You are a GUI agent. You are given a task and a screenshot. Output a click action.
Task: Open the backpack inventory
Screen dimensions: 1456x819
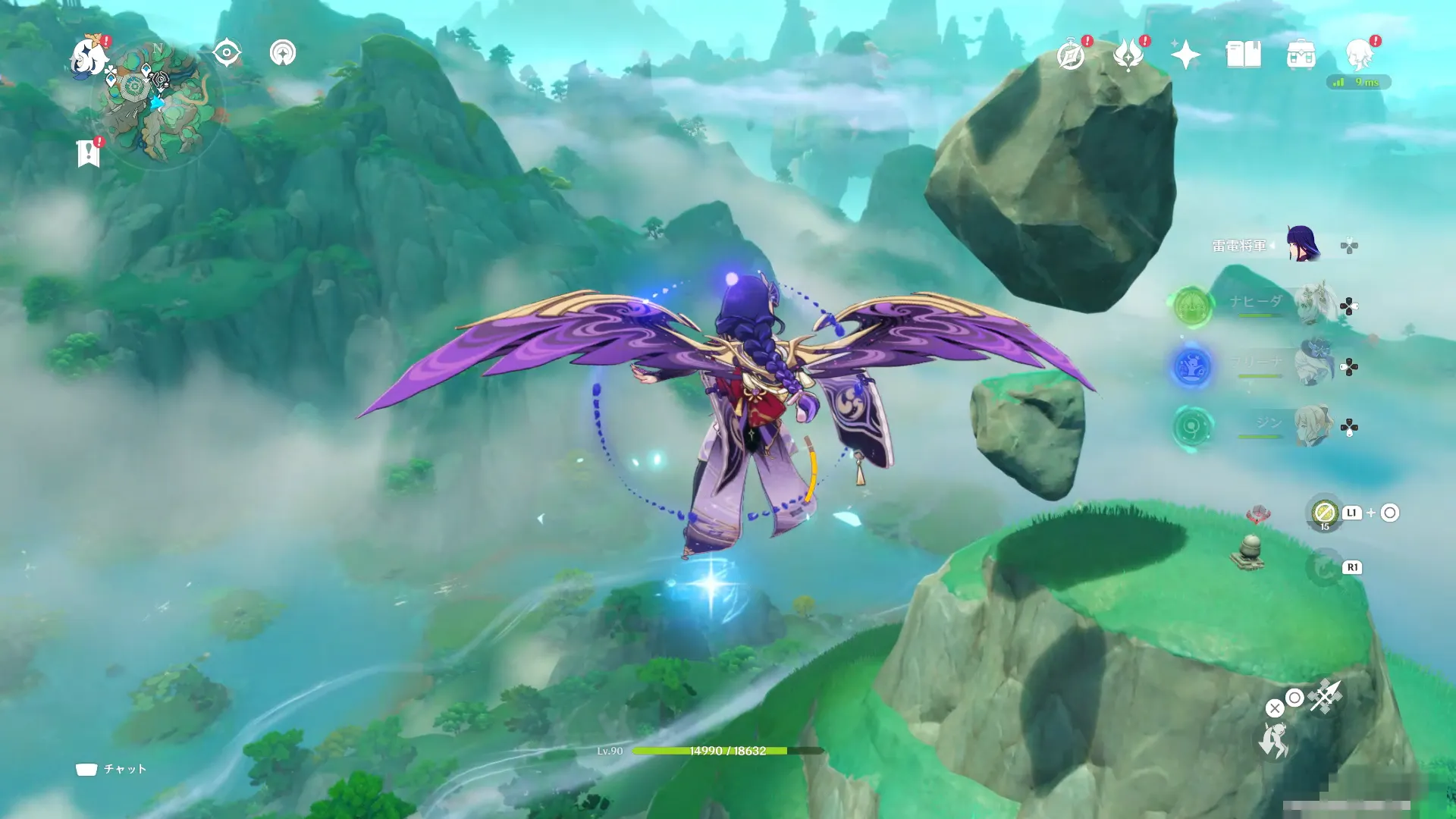coord(1301,55)
